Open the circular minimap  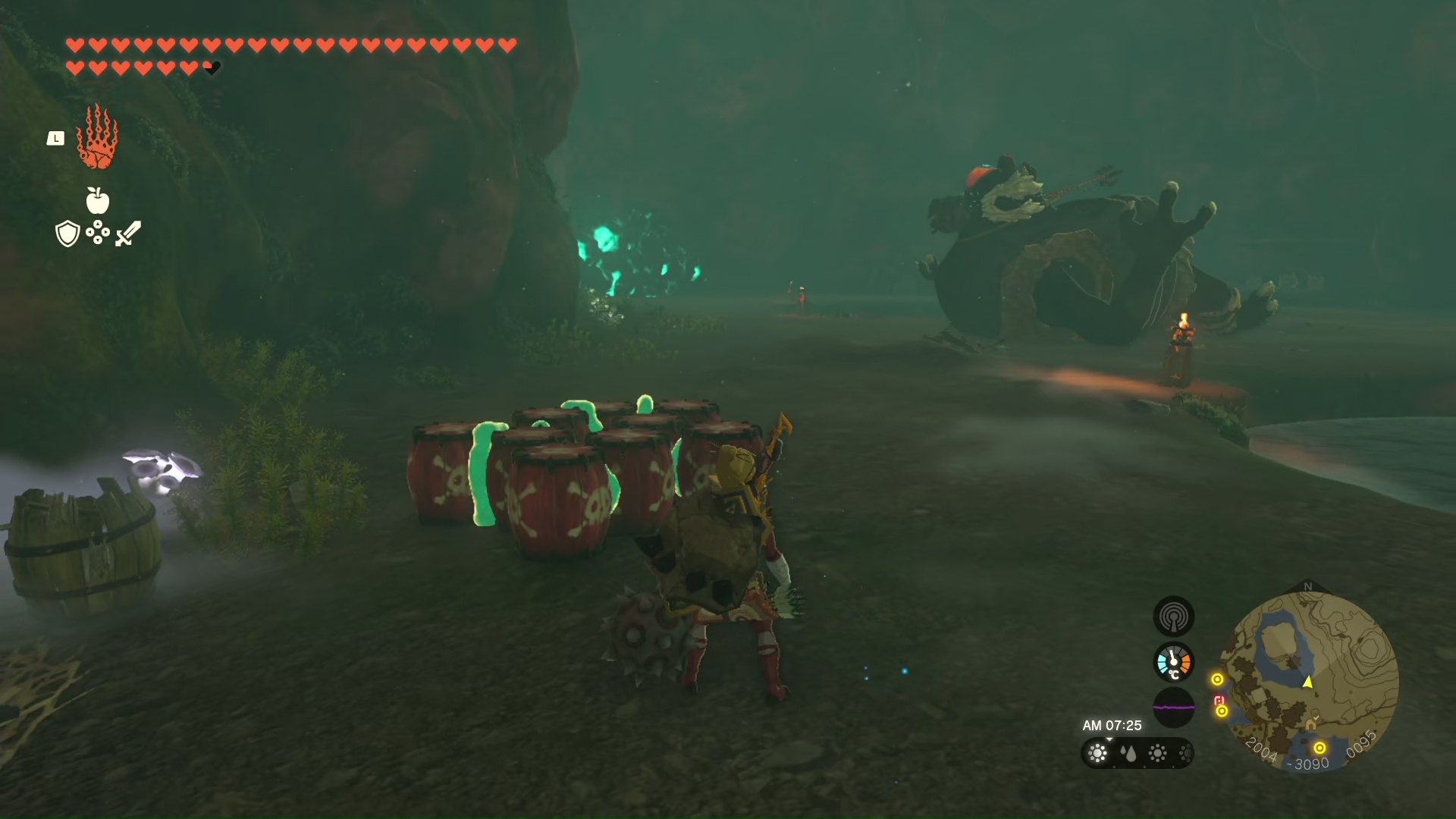tap(1310, 680)
